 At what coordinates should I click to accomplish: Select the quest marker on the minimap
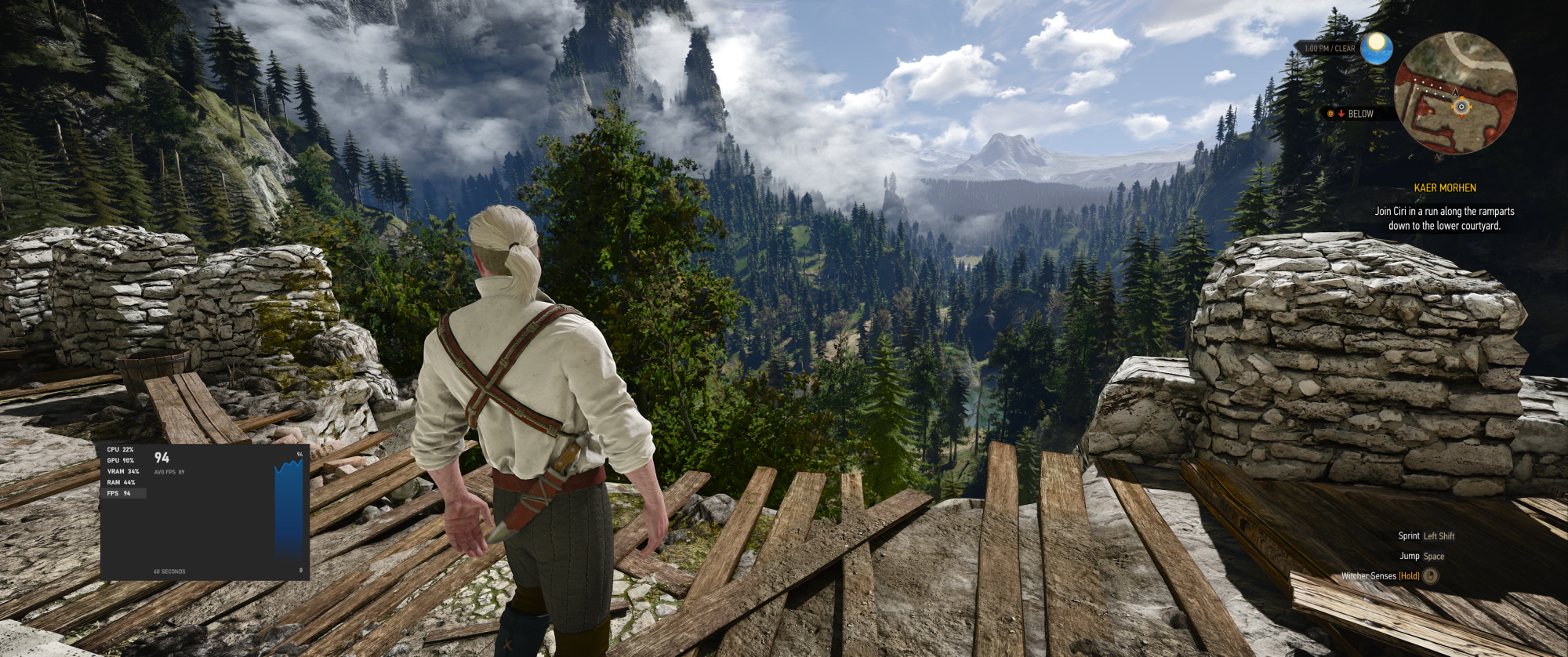(1461, 107)
